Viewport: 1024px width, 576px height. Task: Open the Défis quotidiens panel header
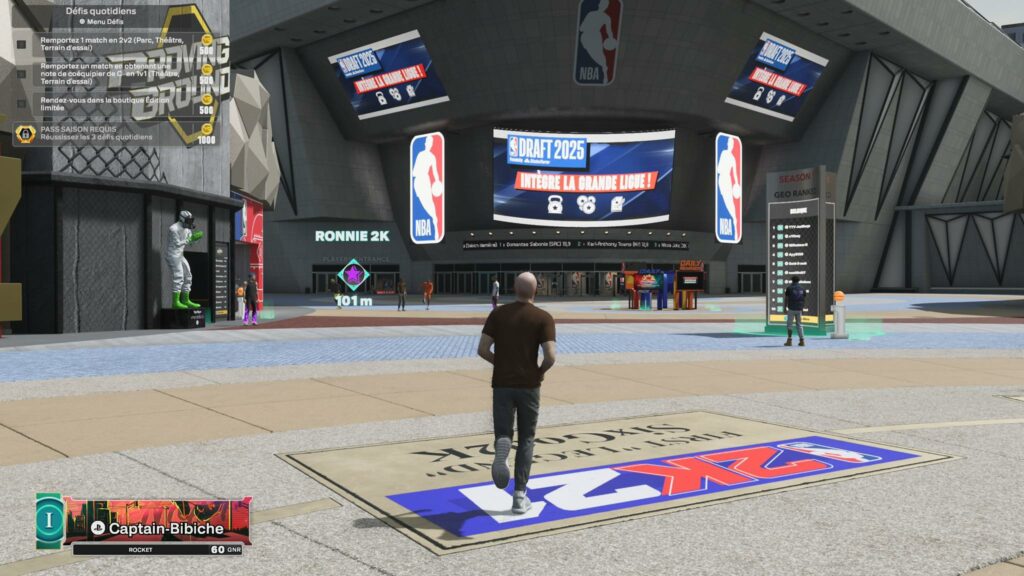[x=102, y=11]
